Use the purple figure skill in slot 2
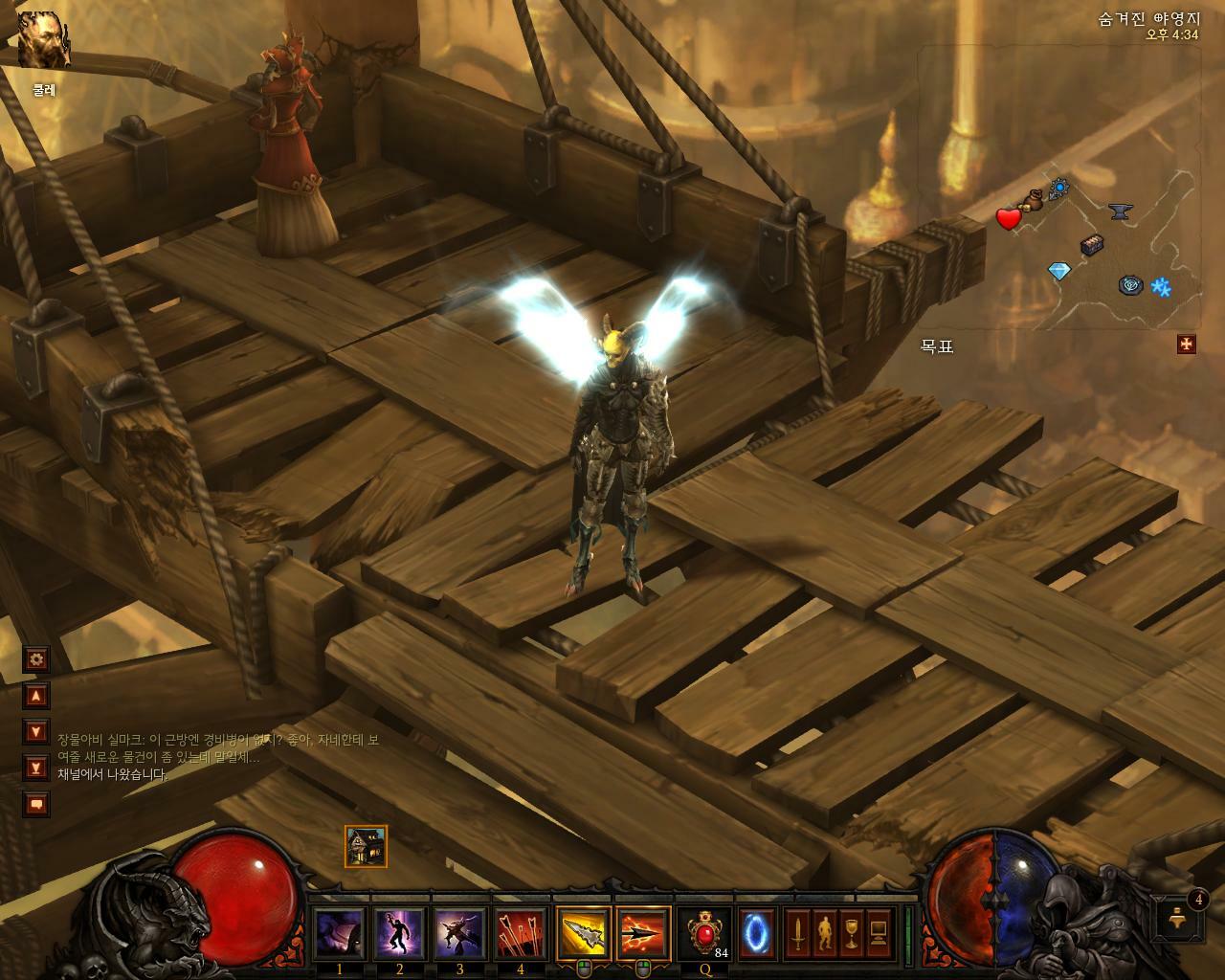The image size is (1225, 980). tap(399, 933)
